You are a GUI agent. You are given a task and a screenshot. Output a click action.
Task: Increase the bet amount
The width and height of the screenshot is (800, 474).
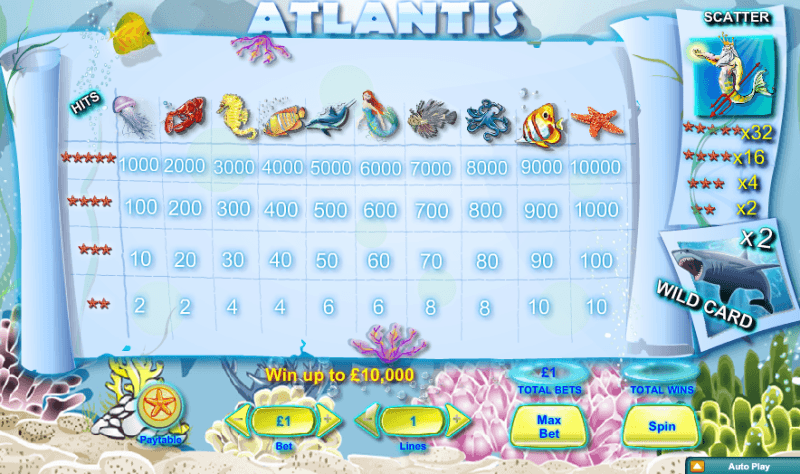tap(325, 419)
